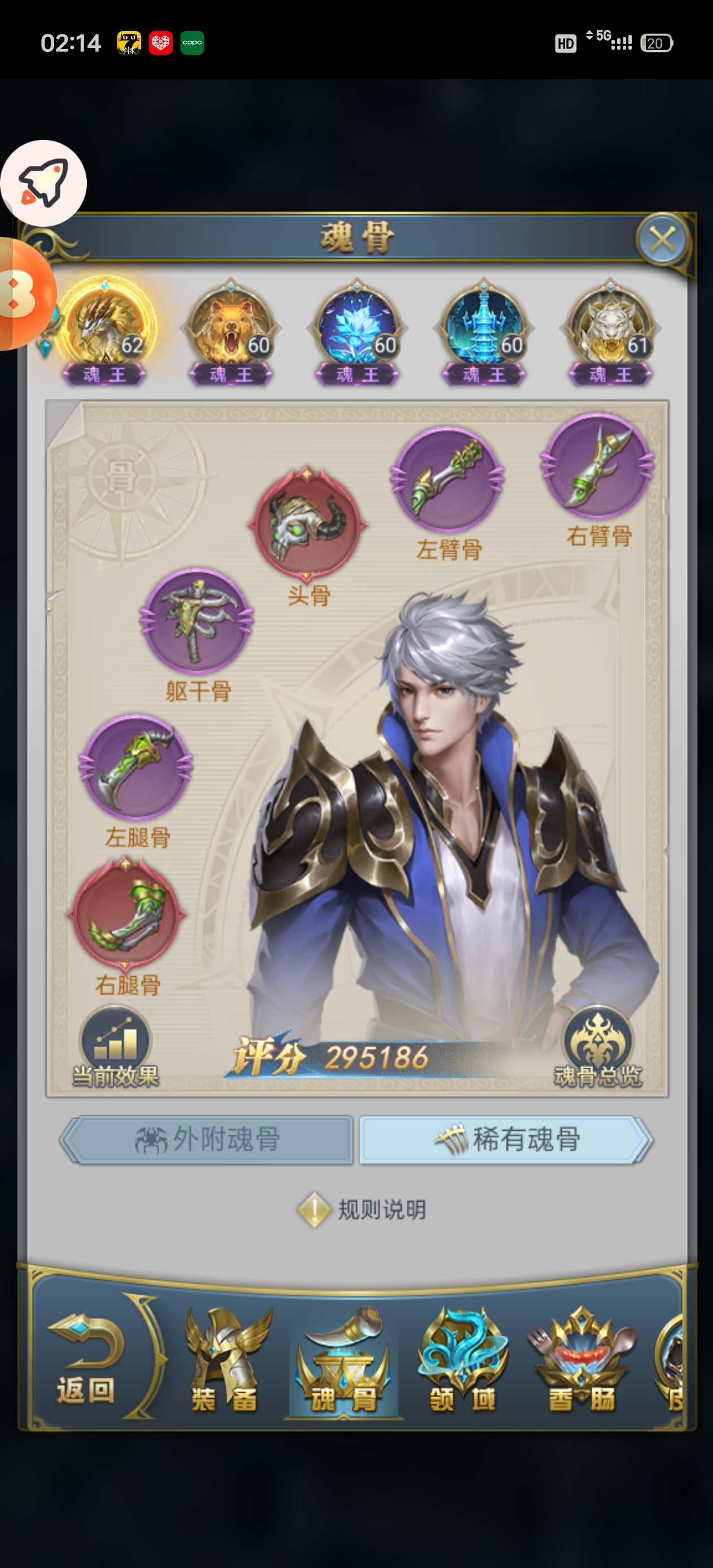Screen dimensions: 713x1568
Task: Go back with the 返回 button
Action: coord(86,1362)
